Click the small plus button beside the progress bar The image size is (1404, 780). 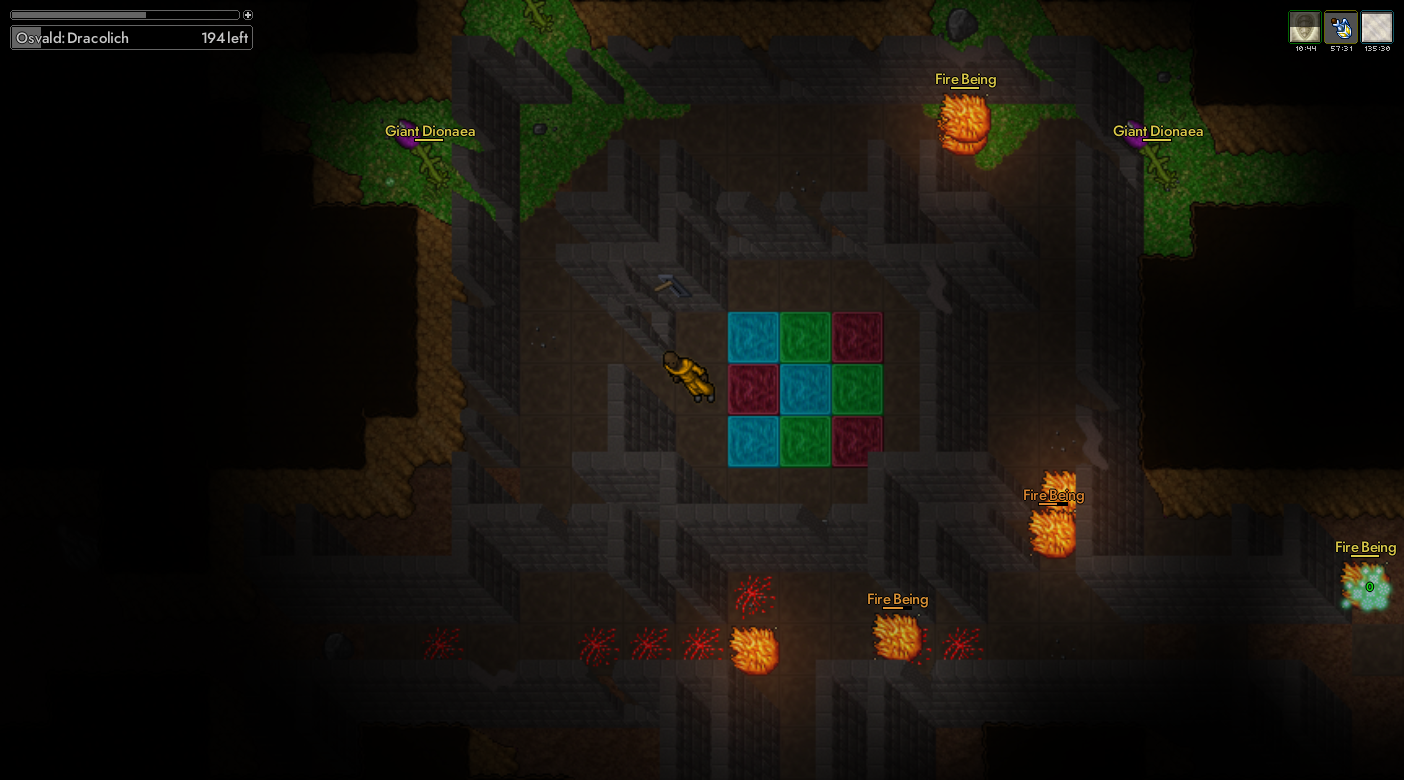pos(248,15)
